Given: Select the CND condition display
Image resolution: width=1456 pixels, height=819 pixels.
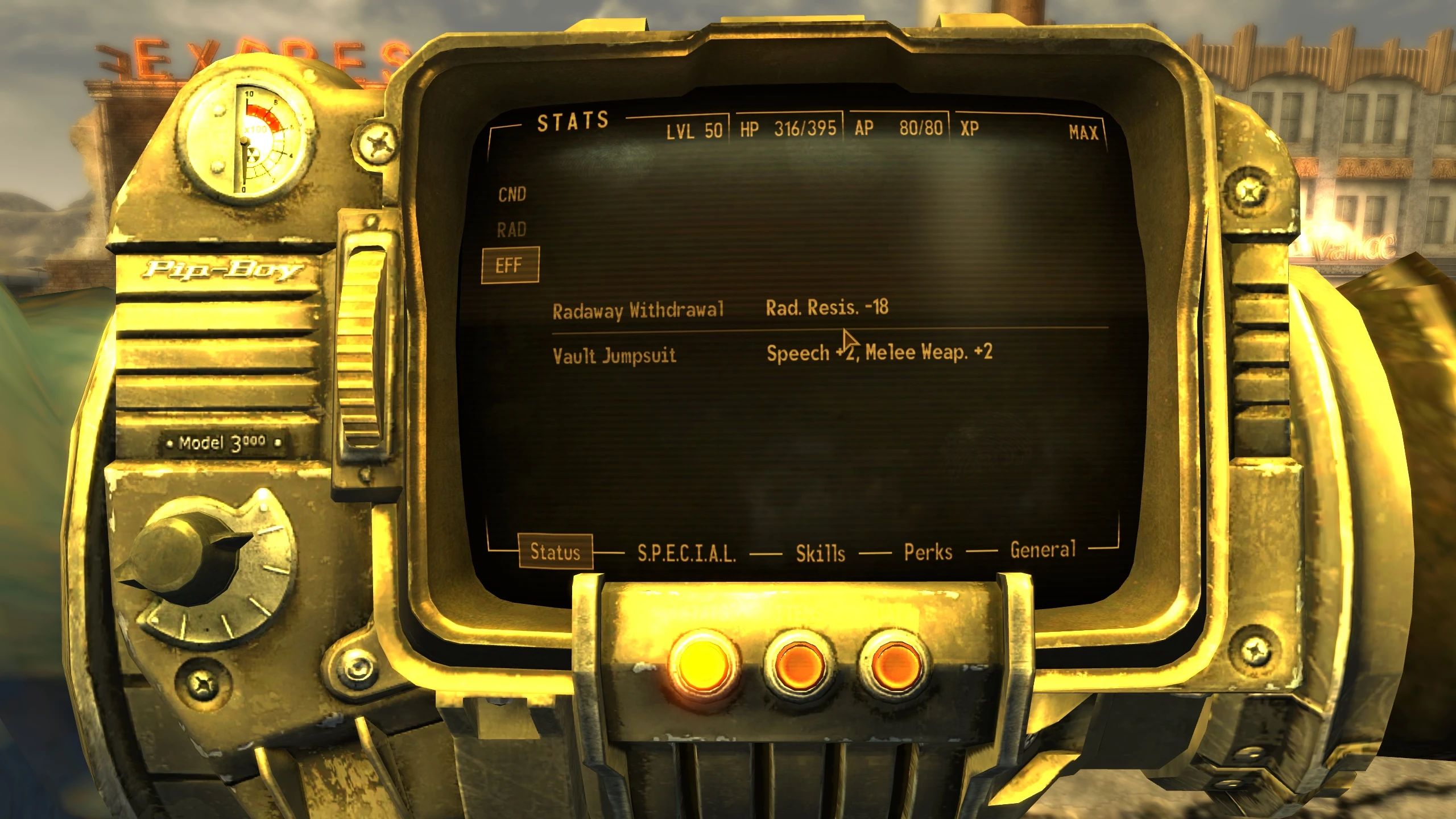Looking at the screenshot, I should pos(511,195).
